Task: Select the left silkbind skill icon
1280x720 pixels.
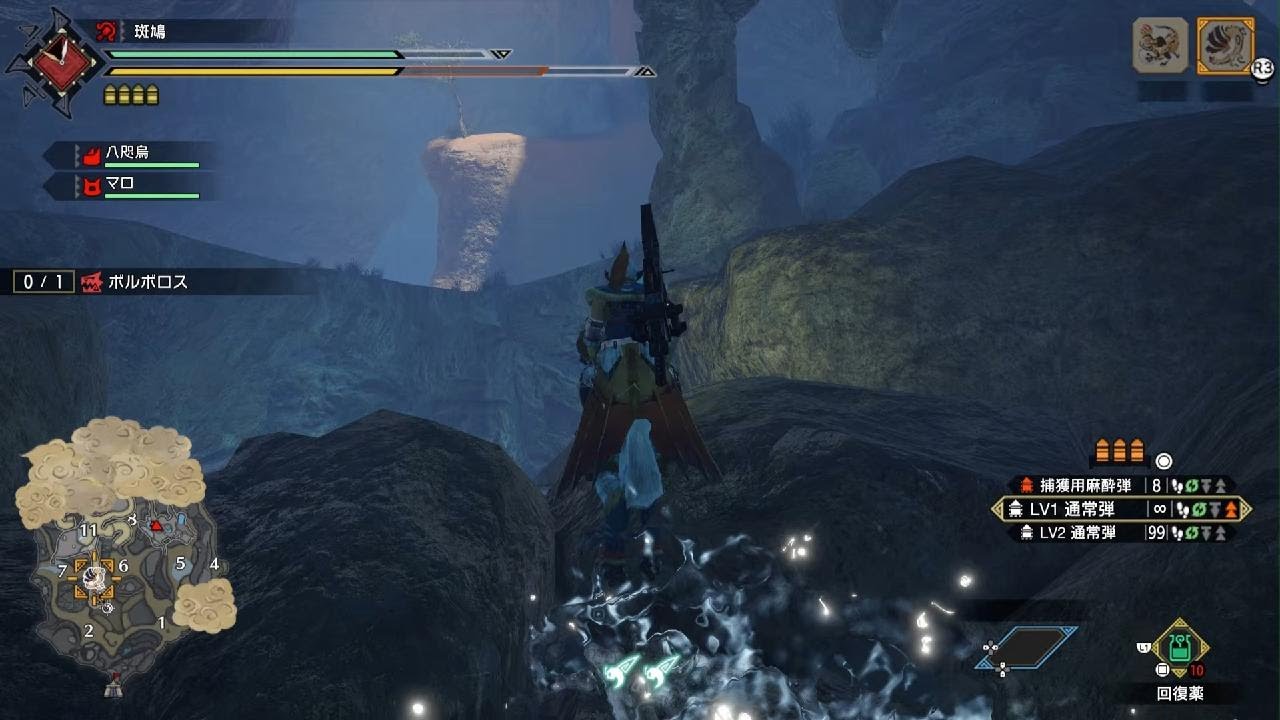Action: 1159,46
